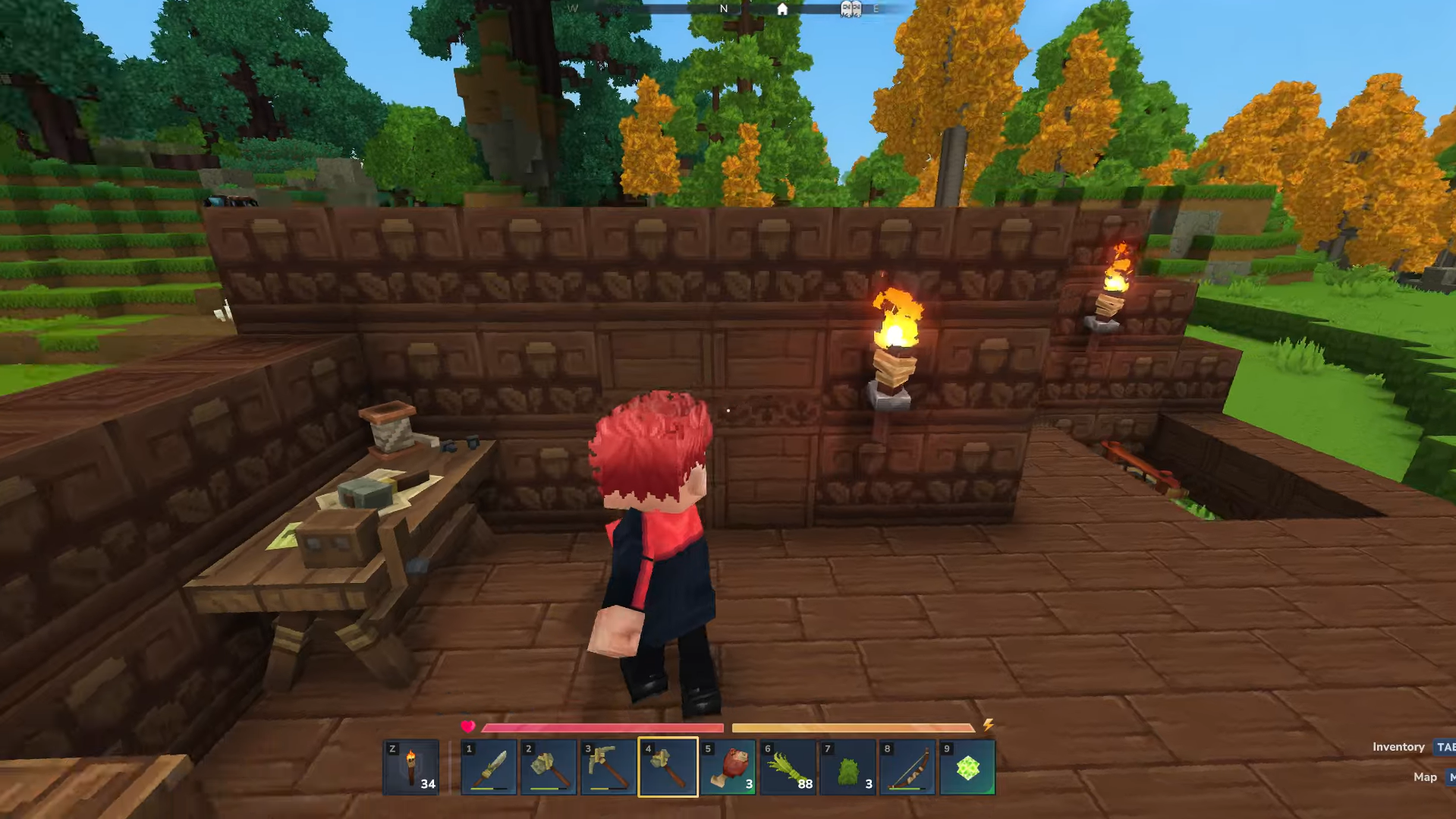
Task: Select the currently equipped axe in slot 4
Action: click(x=667, y=767)
